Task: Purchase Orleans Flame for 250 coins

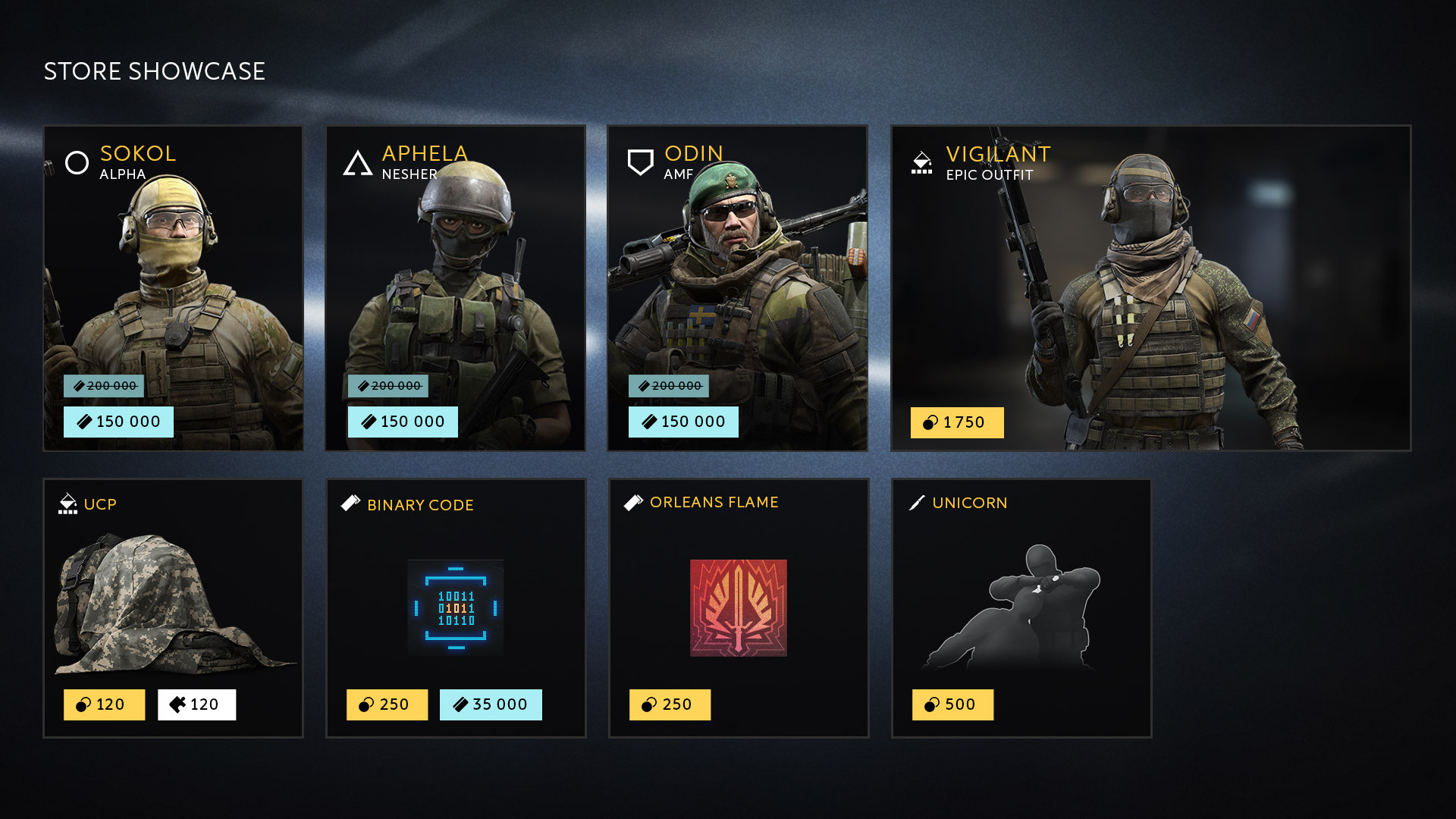Action: (670, 704)
